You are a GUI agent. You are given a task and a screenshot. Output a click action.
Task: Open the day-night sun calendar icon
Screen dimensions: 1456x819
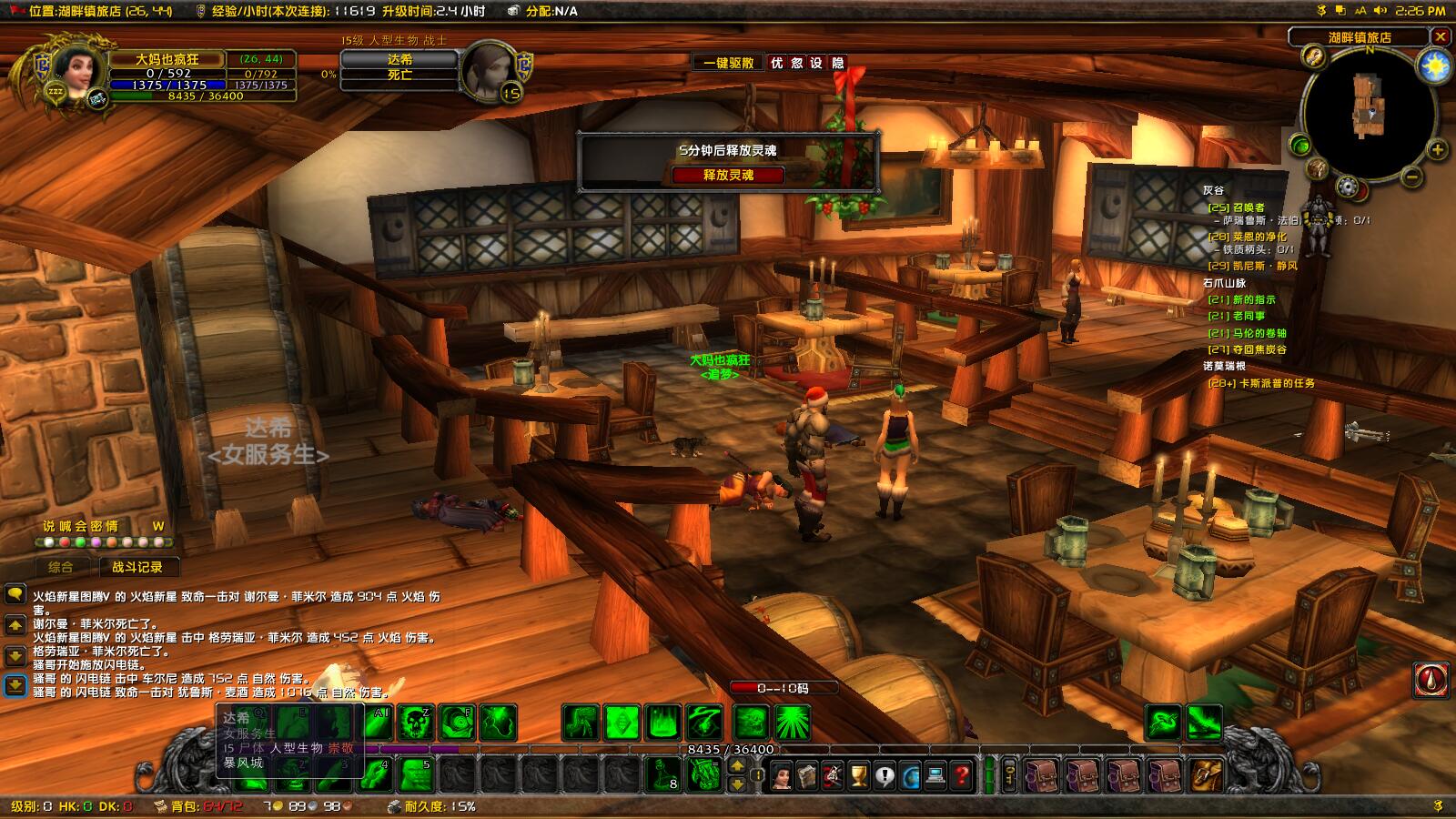coord(1434,66)
